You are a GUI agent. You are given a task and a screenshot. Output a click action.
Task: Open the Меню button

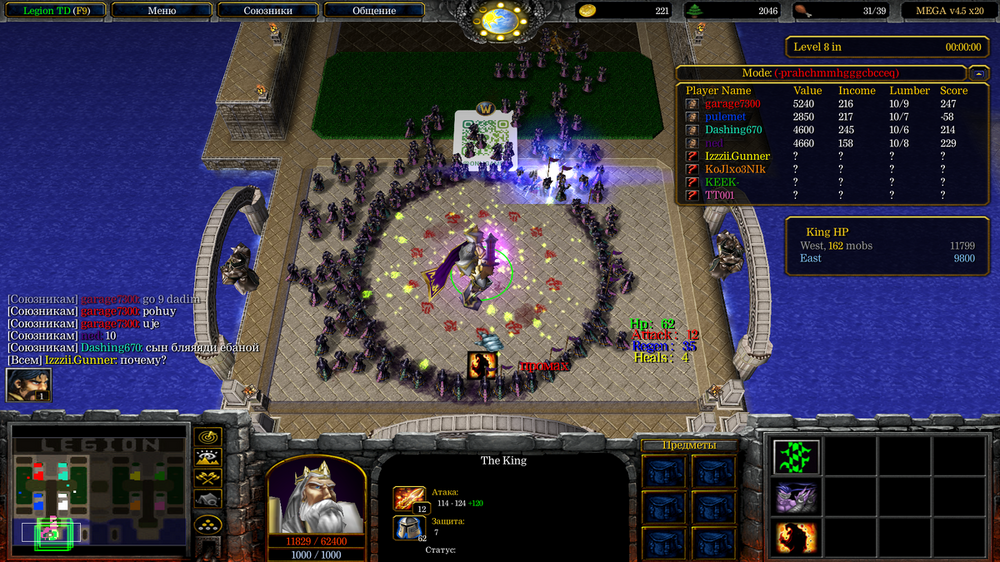pyautogui.click(x=161, y=10)
